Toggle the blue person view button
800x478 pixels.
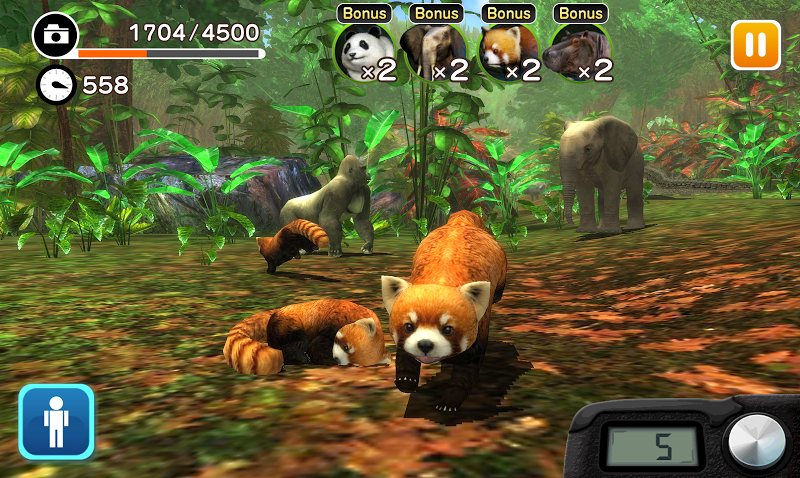pos(56,421)
